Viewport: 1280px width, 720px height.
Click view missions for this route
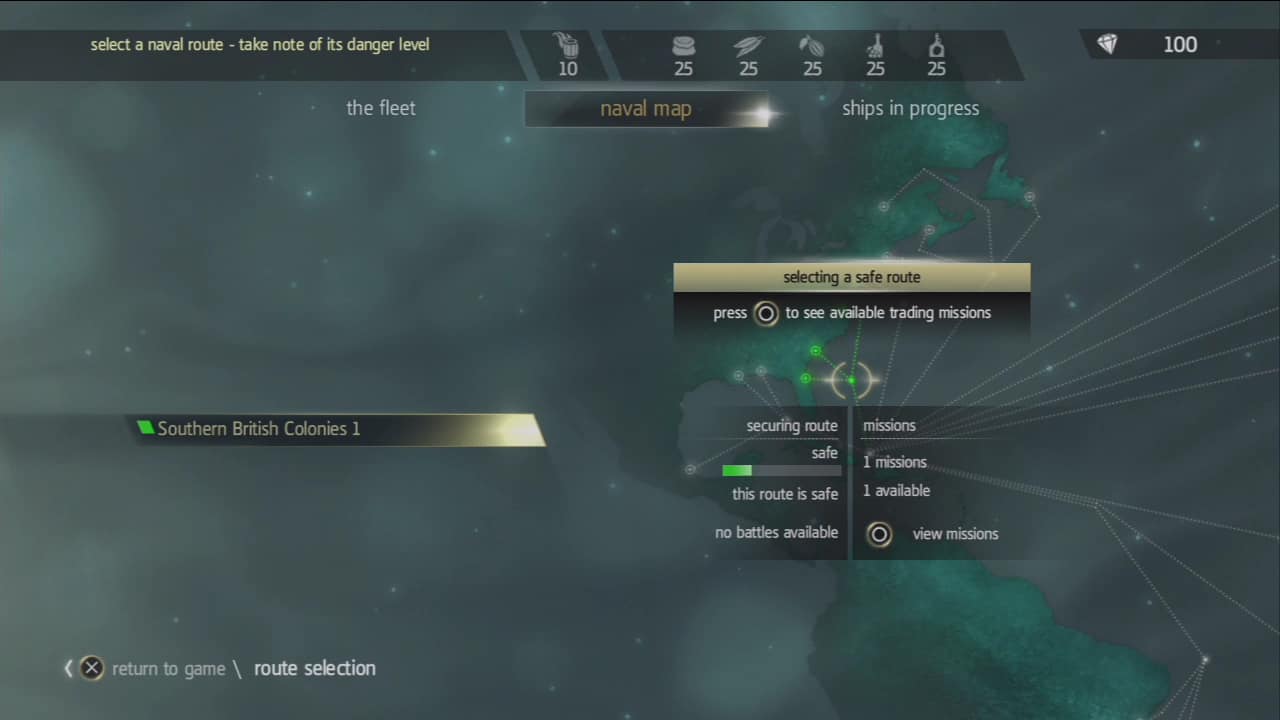tap(955, 534)
